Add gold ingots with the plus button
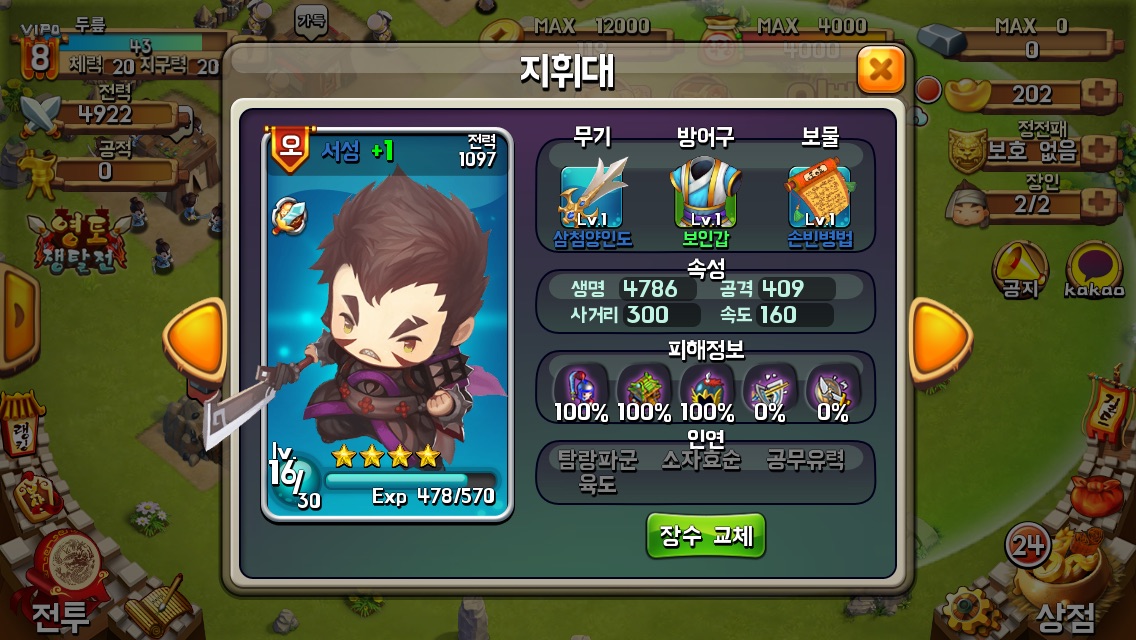Image resolution: width=1136 pixels, height=640 pixels. click(x=1098, y=95)
